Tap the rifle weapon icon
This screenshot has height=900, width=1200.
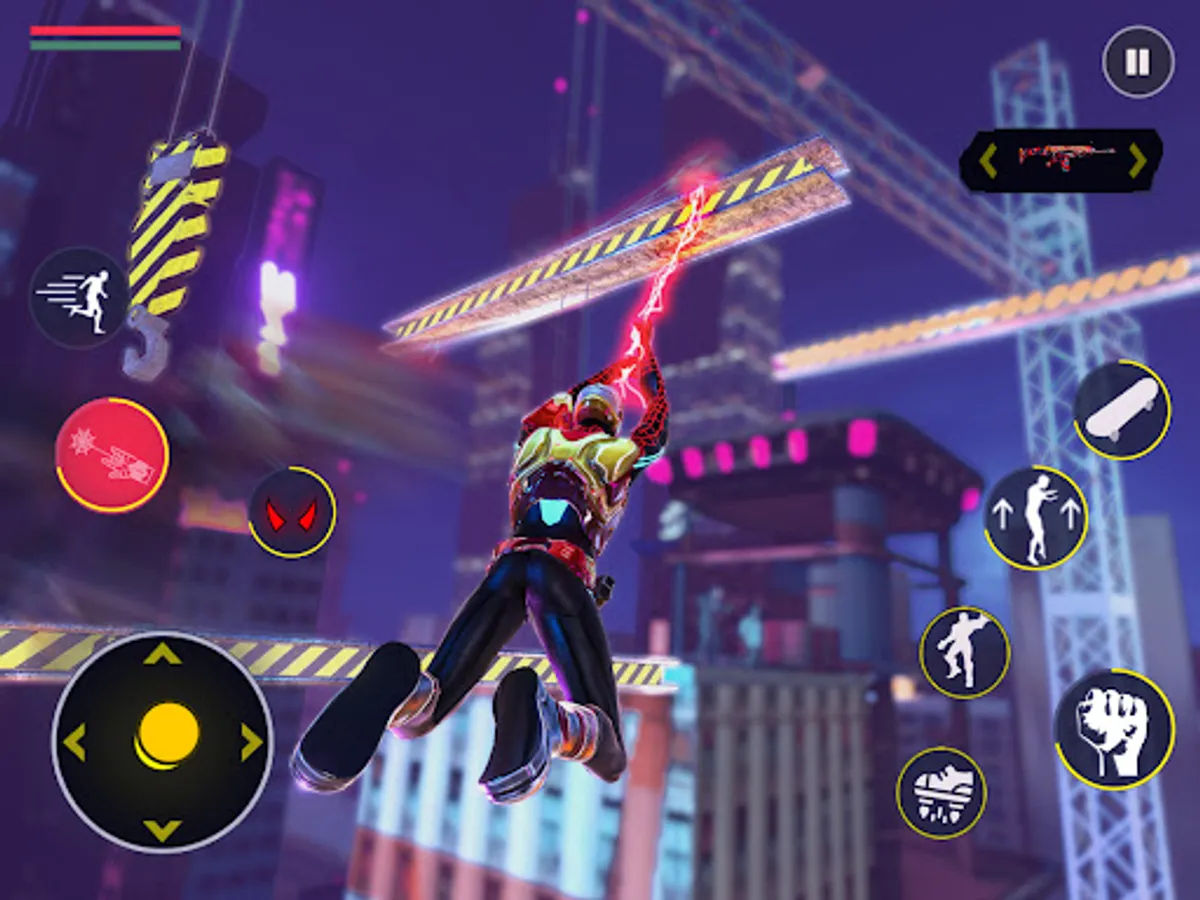point(1061,158)
